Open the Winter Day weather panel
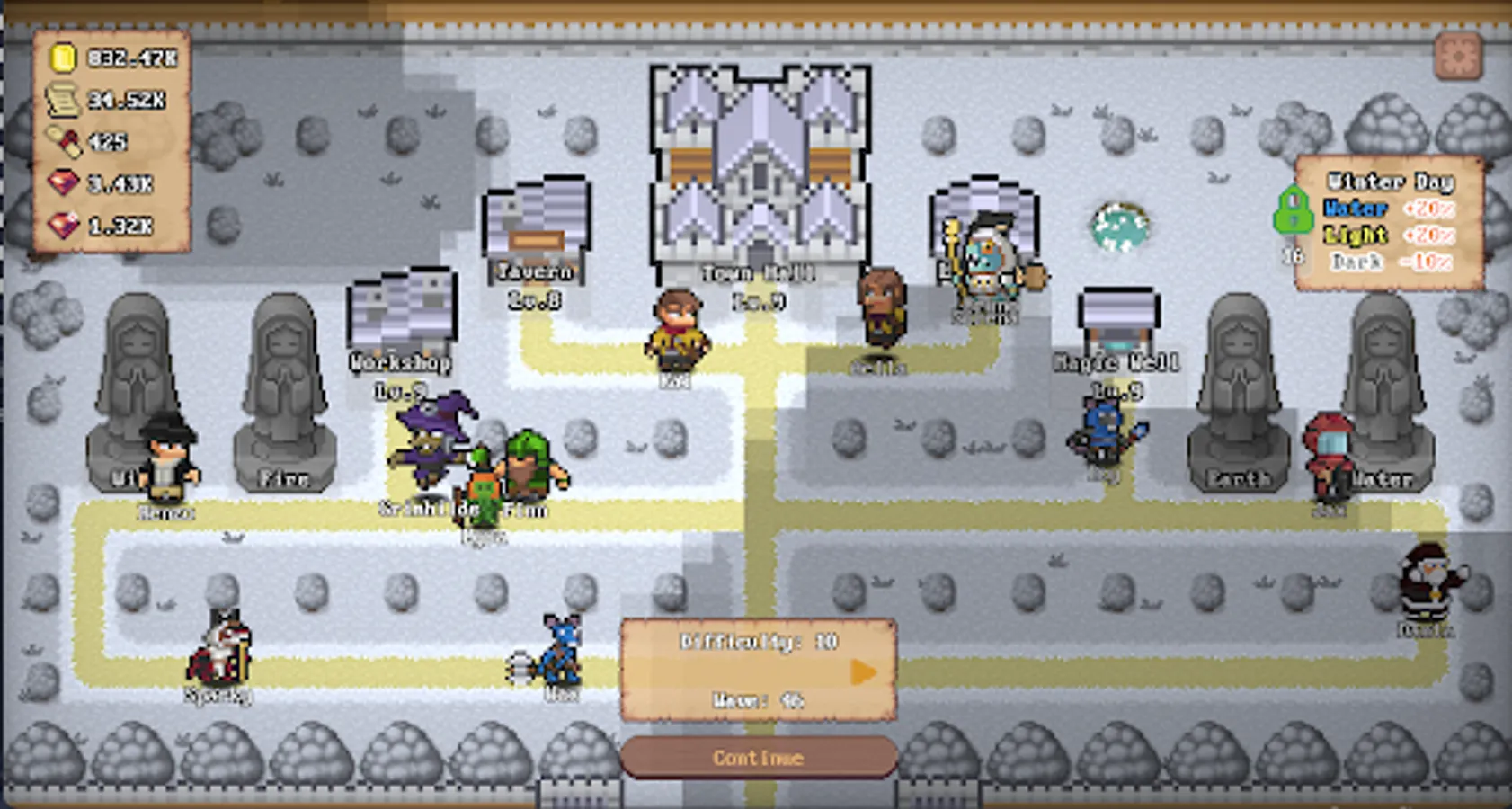1512x809 pixels. point(1389,182)
